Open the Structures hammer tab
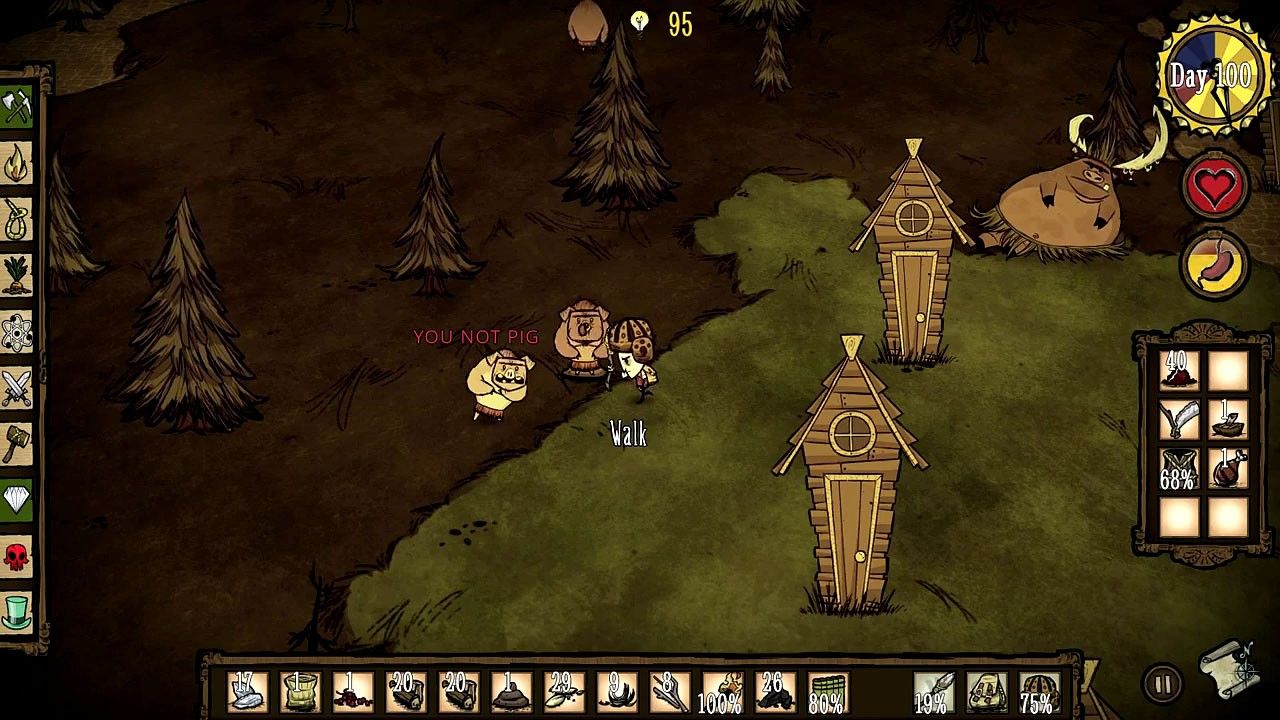The width and height of the screenshot is (1280, 720). coord(17,443)
